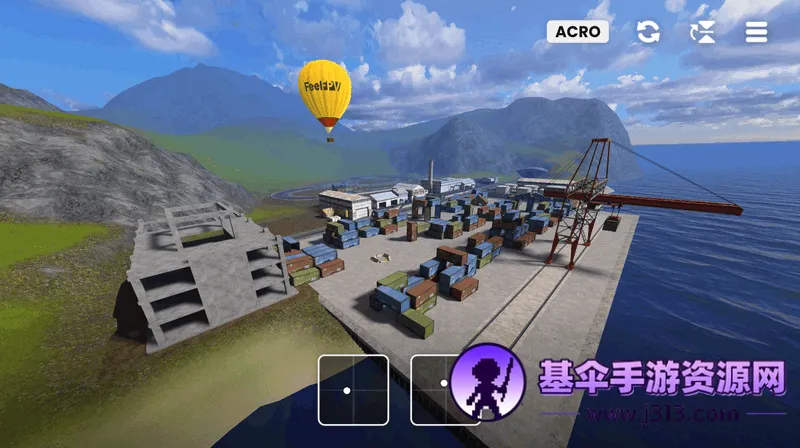
Task: Click the circular arrows reset icon
Action: (648, 32)
